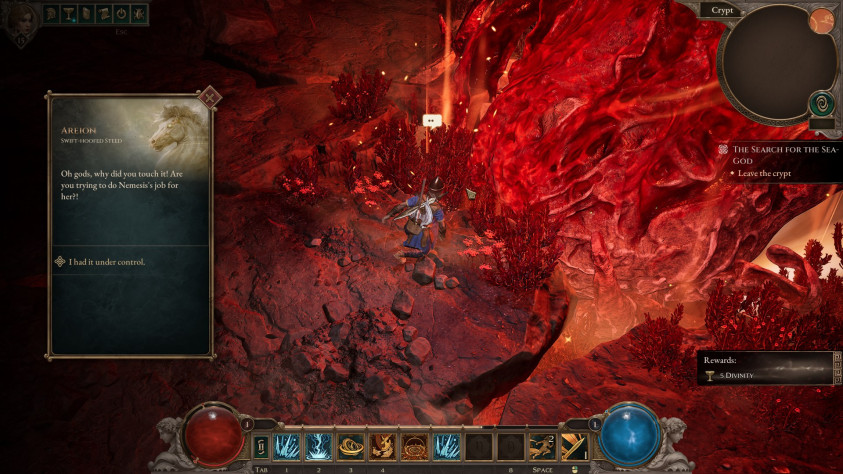Use the golden sword slash attack skill
The width and height of the screenshot is (843, 474).
[575, 446]
